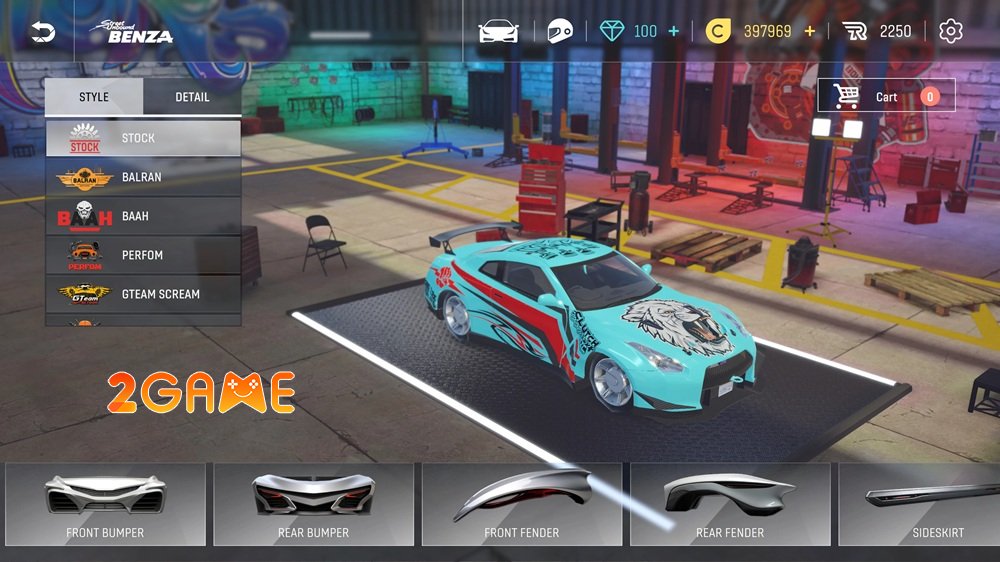Viewport: 1000px width, 562px height.
Task: Switch to the DETAIL tab
Action: (x=192, y=97)
